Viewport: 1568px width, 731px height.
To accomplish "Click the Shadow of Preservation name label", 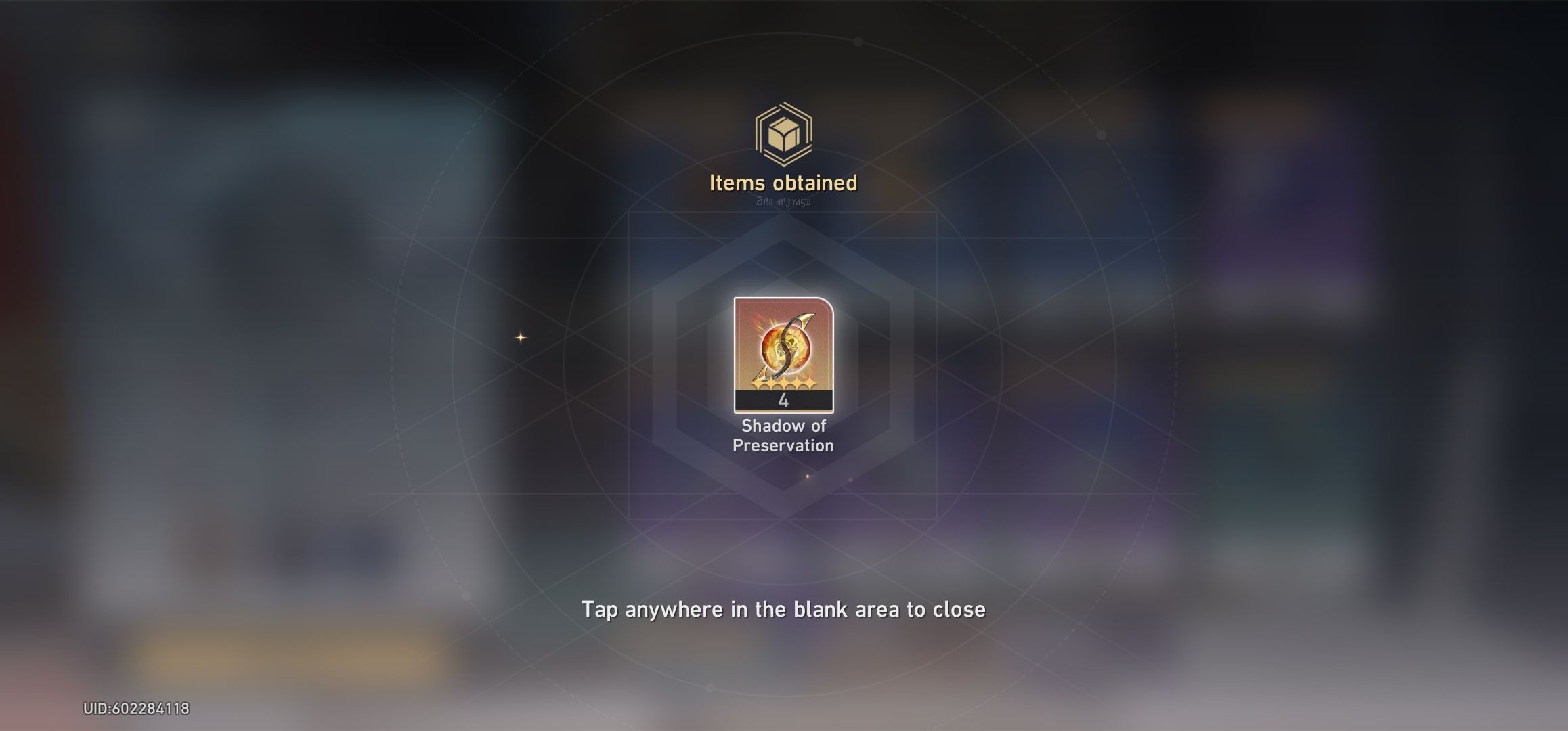I will click(x=783, y=436).
